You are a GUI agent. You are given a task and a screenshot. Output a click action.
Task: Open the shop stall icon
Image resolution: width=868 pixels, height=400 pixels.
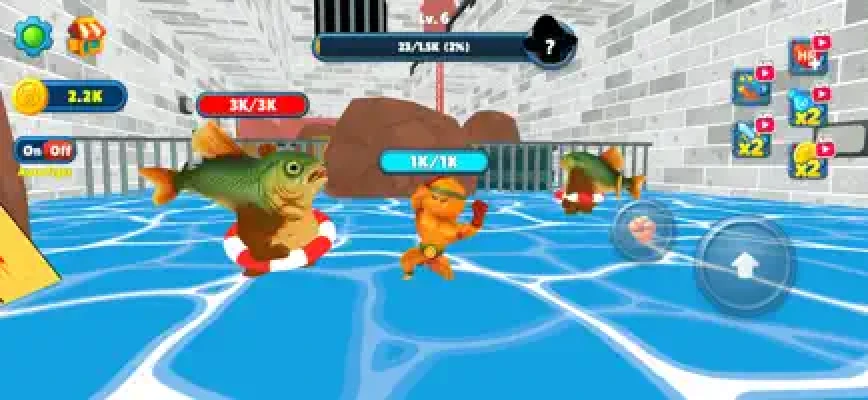85,38
